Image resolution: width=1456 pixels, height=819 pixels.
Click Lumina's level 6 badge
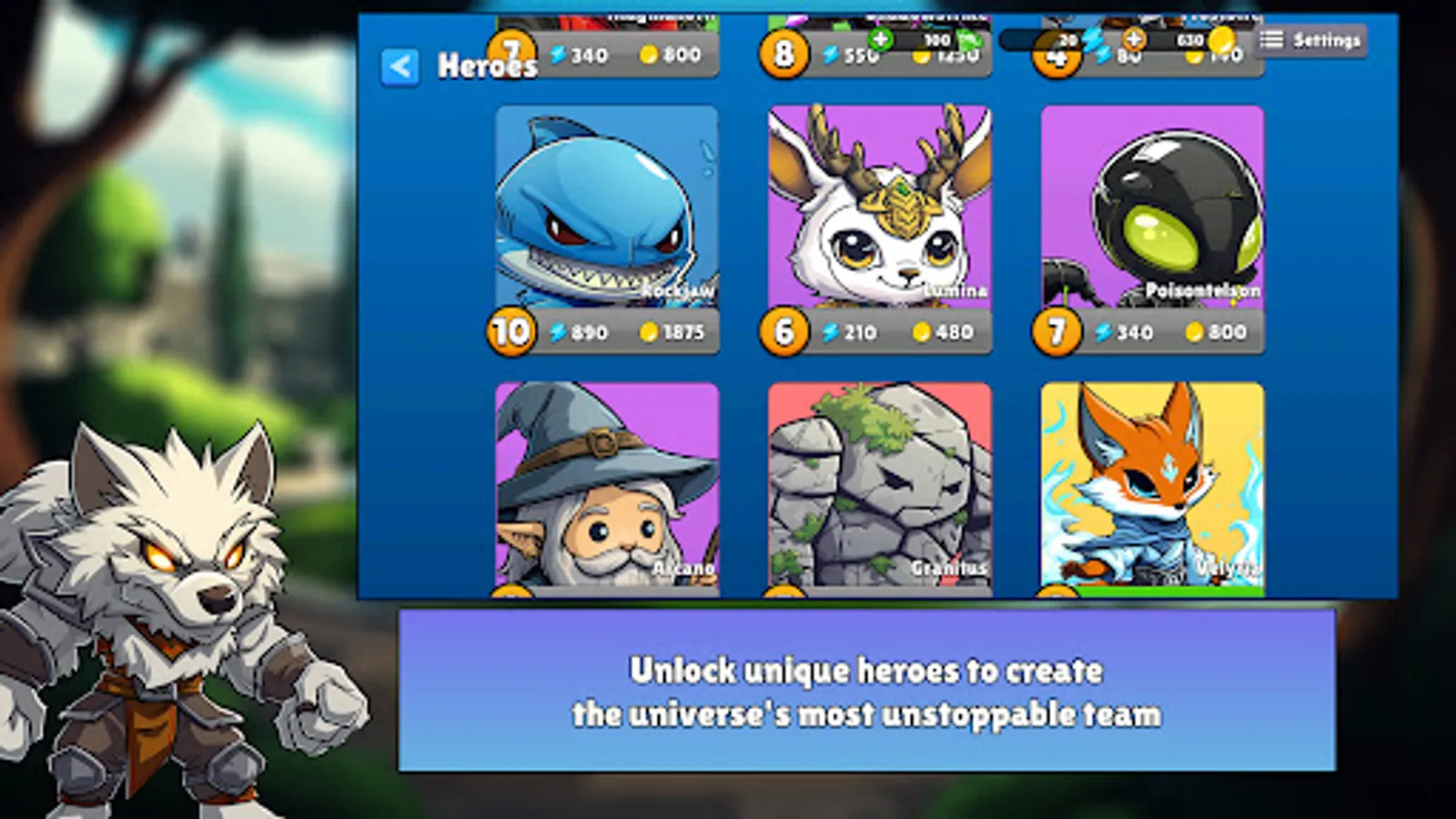783,332
